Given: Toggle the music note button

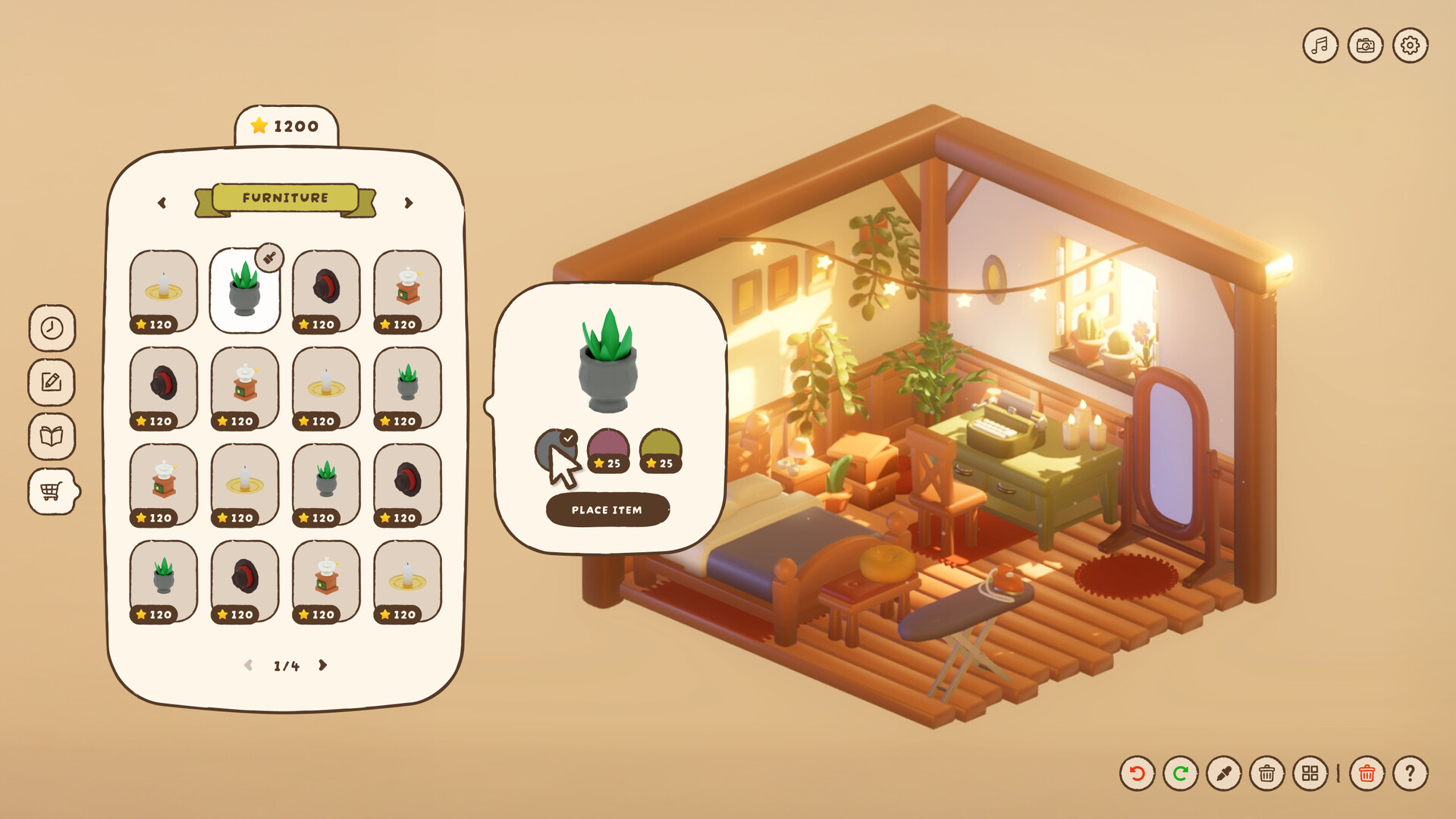Looking at the screenshot, I should point(1320,45).
